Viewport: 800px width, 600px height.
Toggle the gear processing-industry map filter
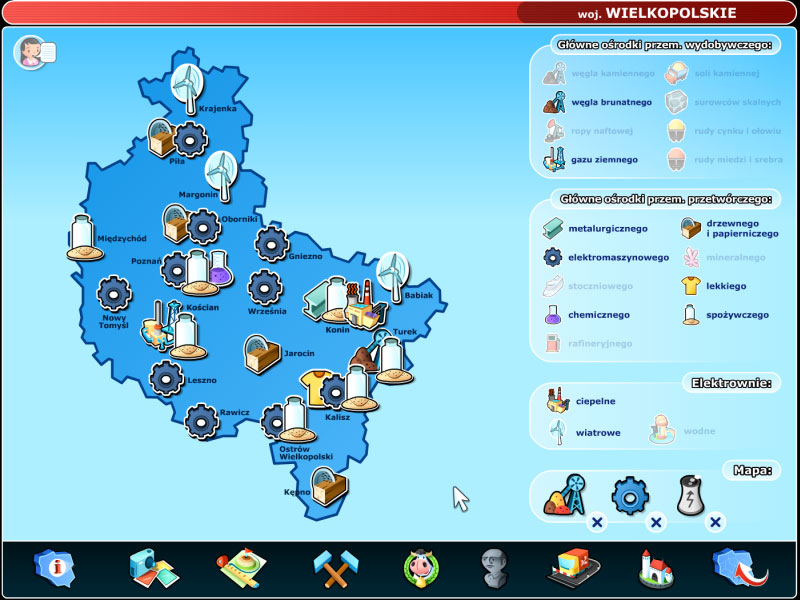coord(630,496)
